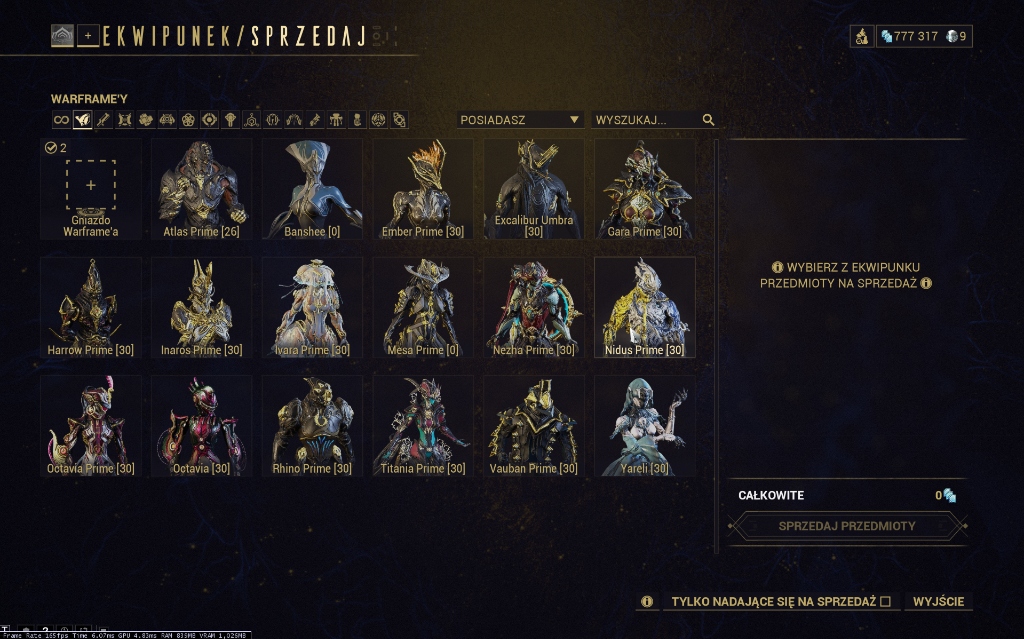
Task: Choose the Titania Prime tile
Action: point(422,425)
